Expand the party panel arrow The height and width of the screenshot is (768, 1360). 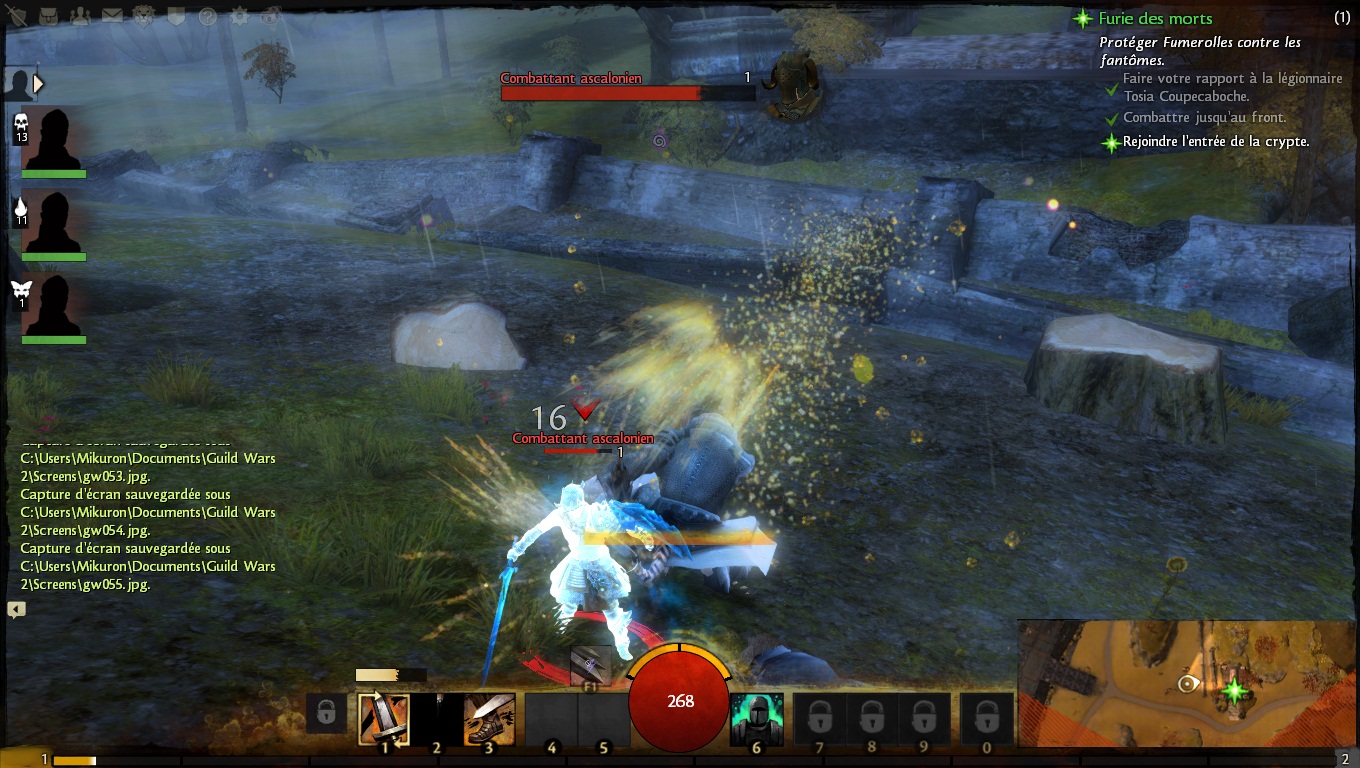coord(38,84)
